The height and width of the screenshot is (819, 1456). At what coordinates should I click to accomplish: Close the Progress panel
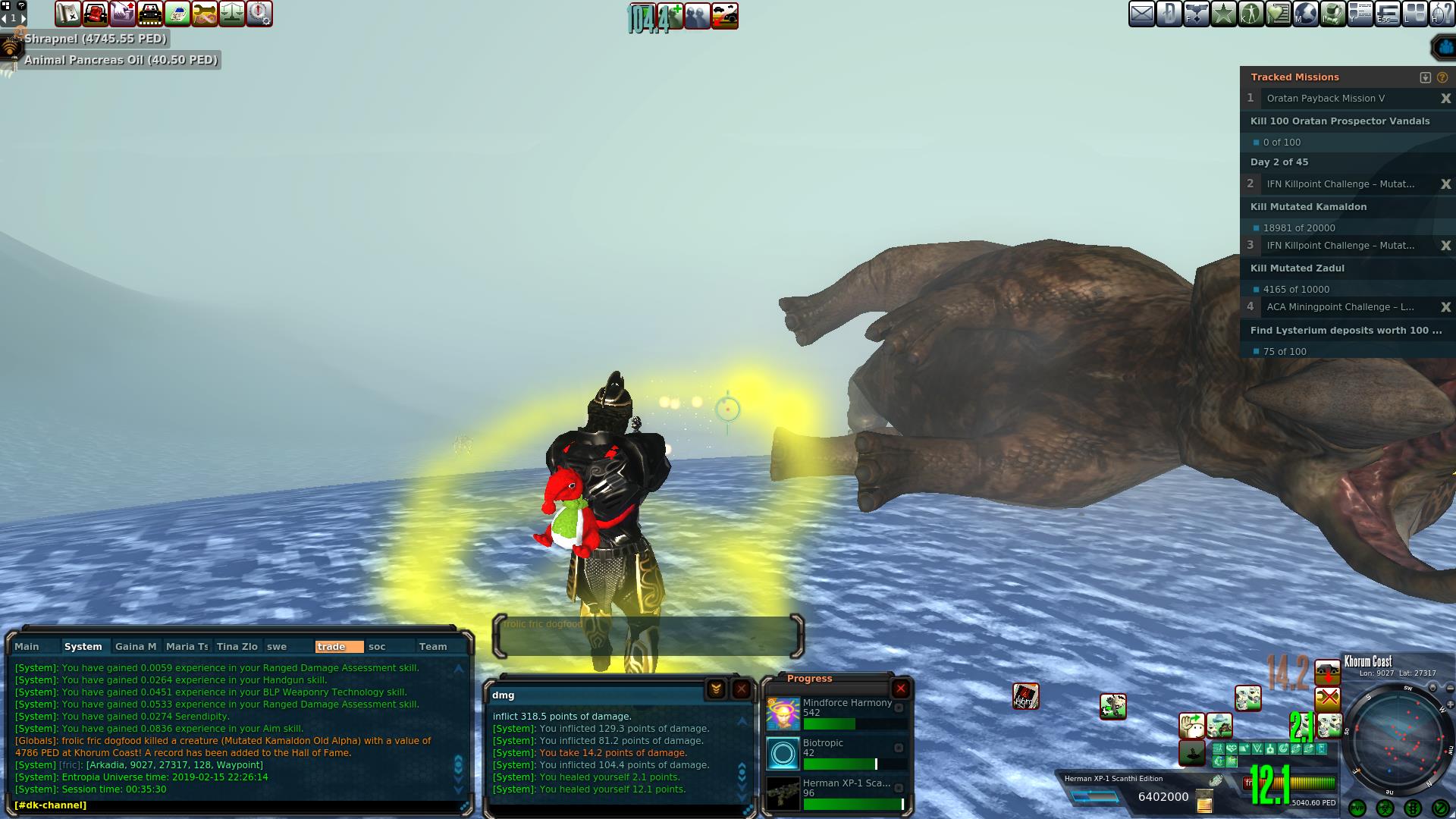900,689
